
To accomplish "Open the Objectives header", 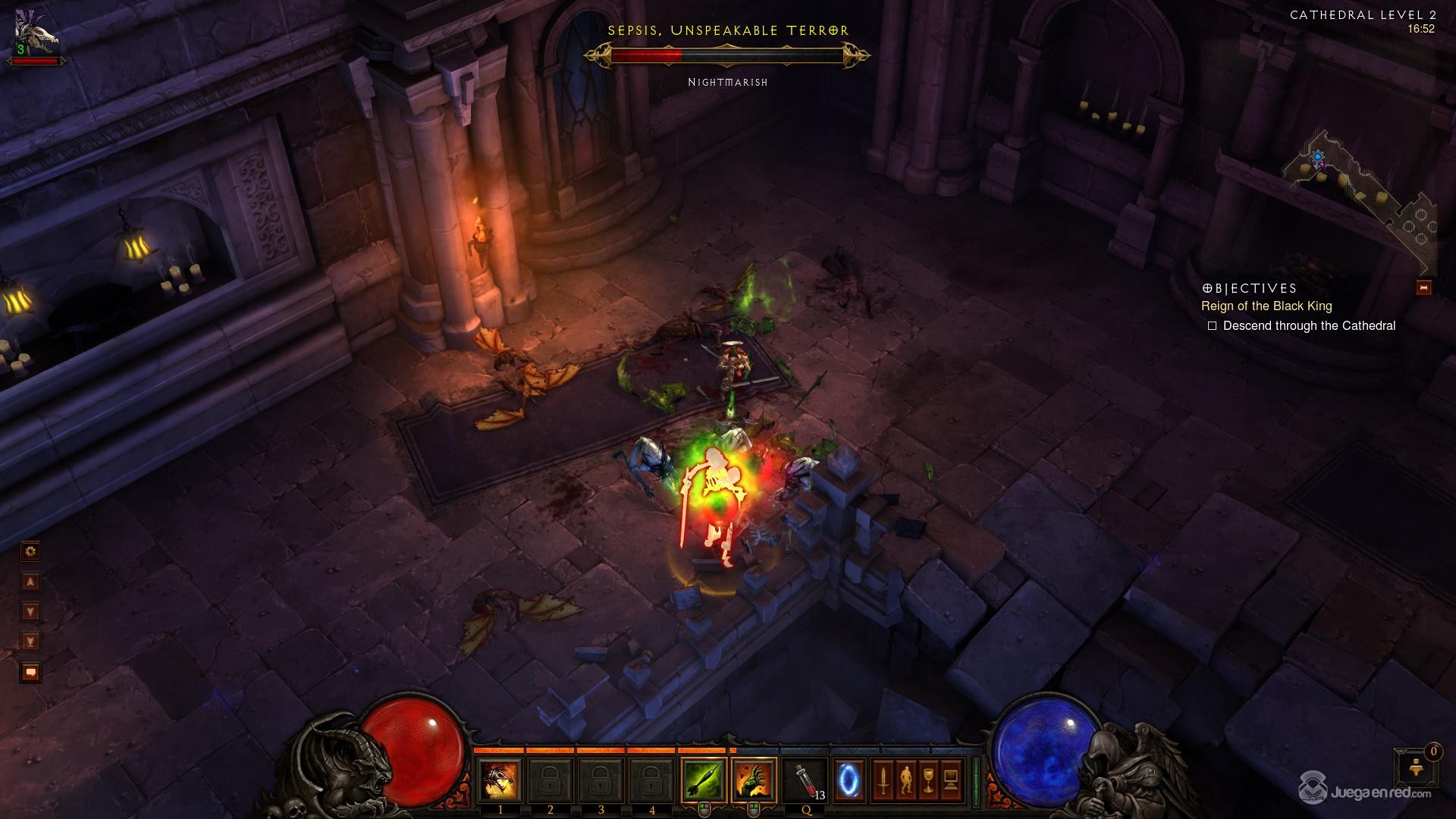I will (x=1250, y=288).
